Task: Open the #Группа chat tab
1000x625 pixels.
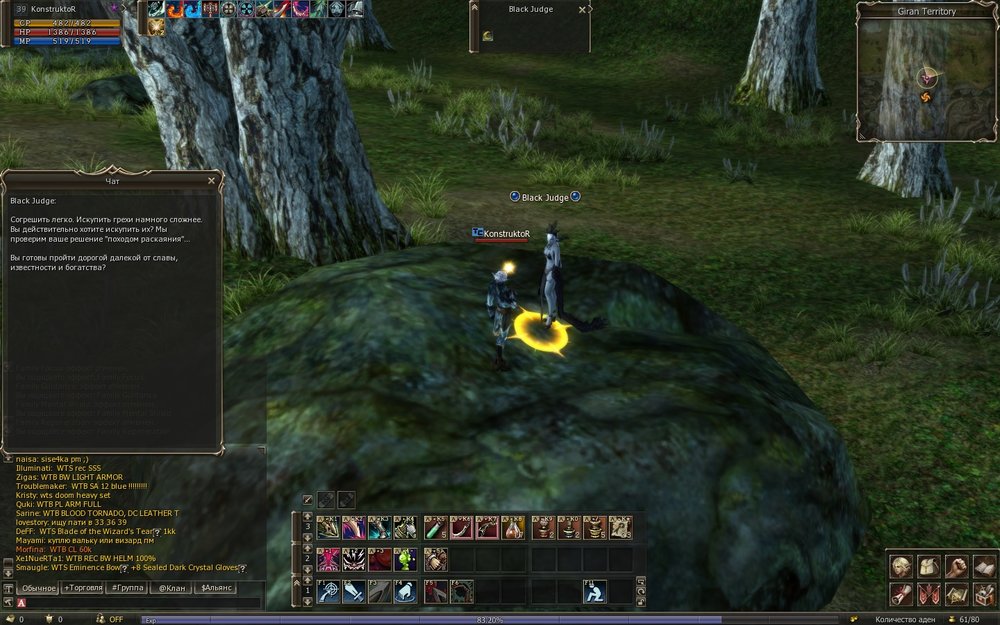Action: pyautogui.click(x=128, y=588)
